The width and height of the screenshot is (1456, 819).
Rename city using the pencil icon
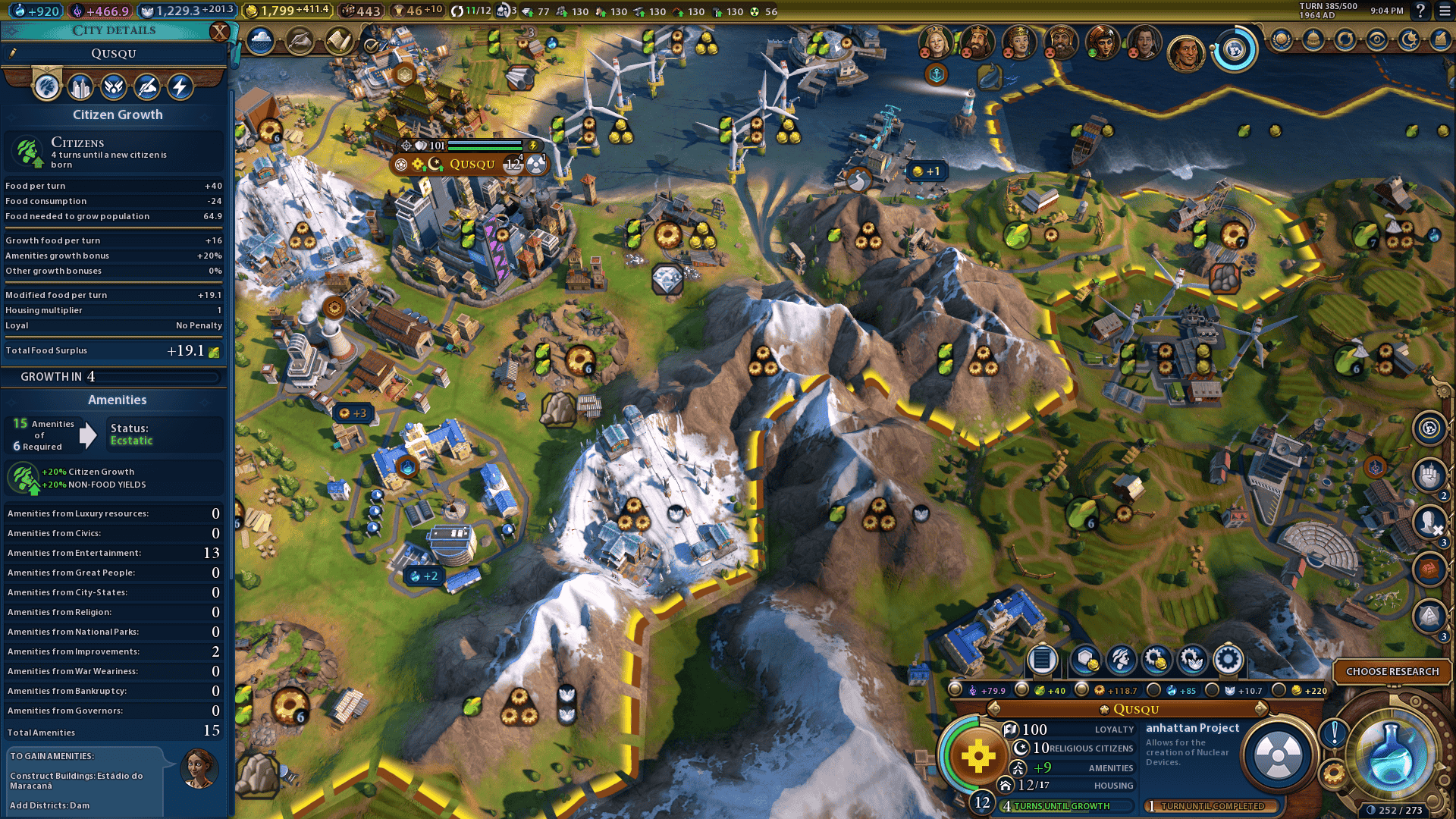pos(13,53)
